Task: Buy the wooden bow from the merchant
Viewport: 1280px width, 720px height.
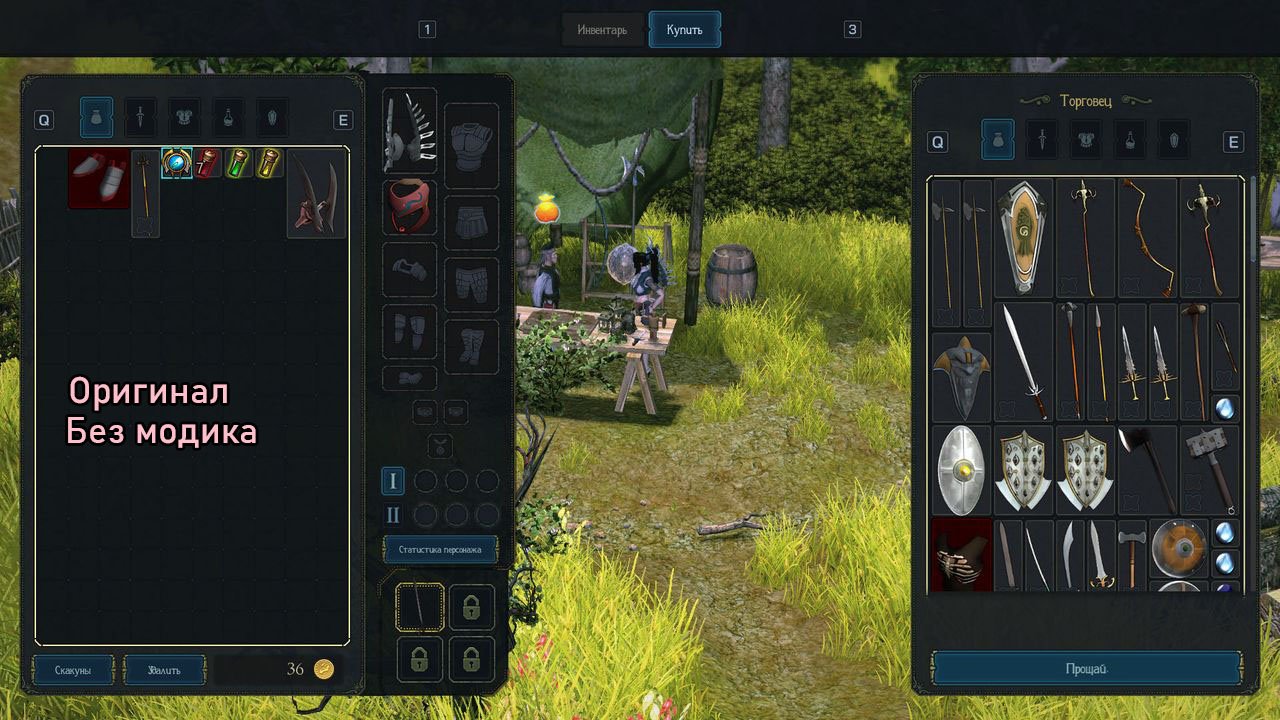Action: 1146,238
